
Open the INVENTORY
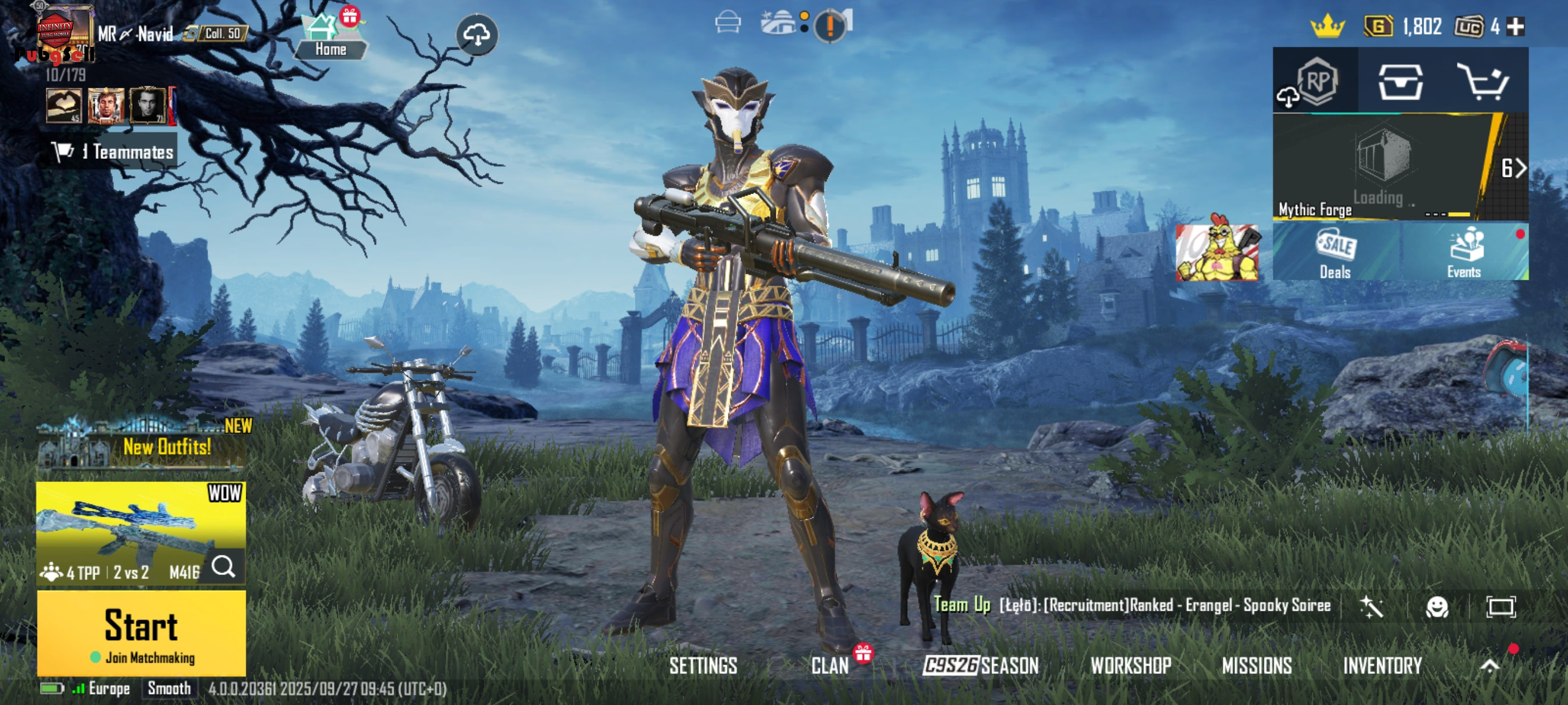tap(1382, 666)
